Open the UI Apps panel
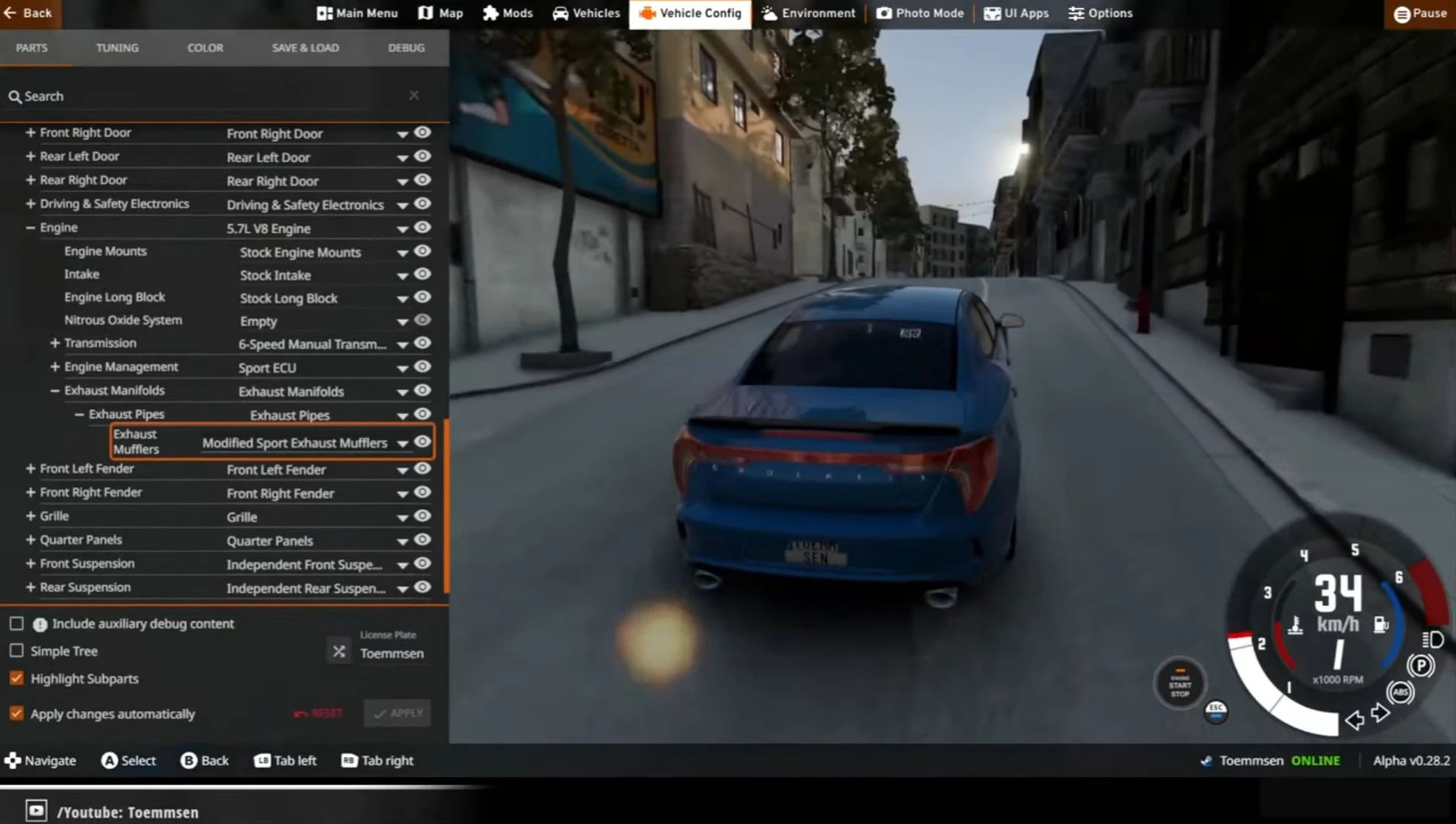The image size is (1456, 824). 1016,13
